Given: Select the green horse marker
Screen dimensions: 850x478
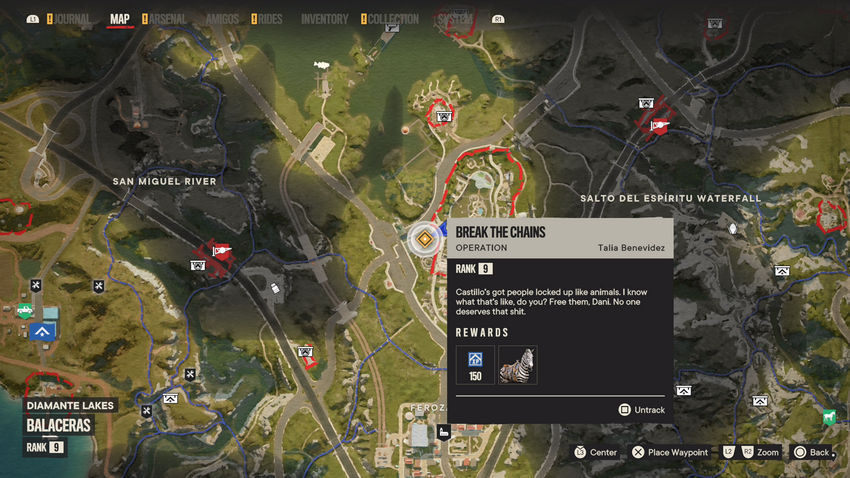Looking at the screenshot, I should click(828, 415).
